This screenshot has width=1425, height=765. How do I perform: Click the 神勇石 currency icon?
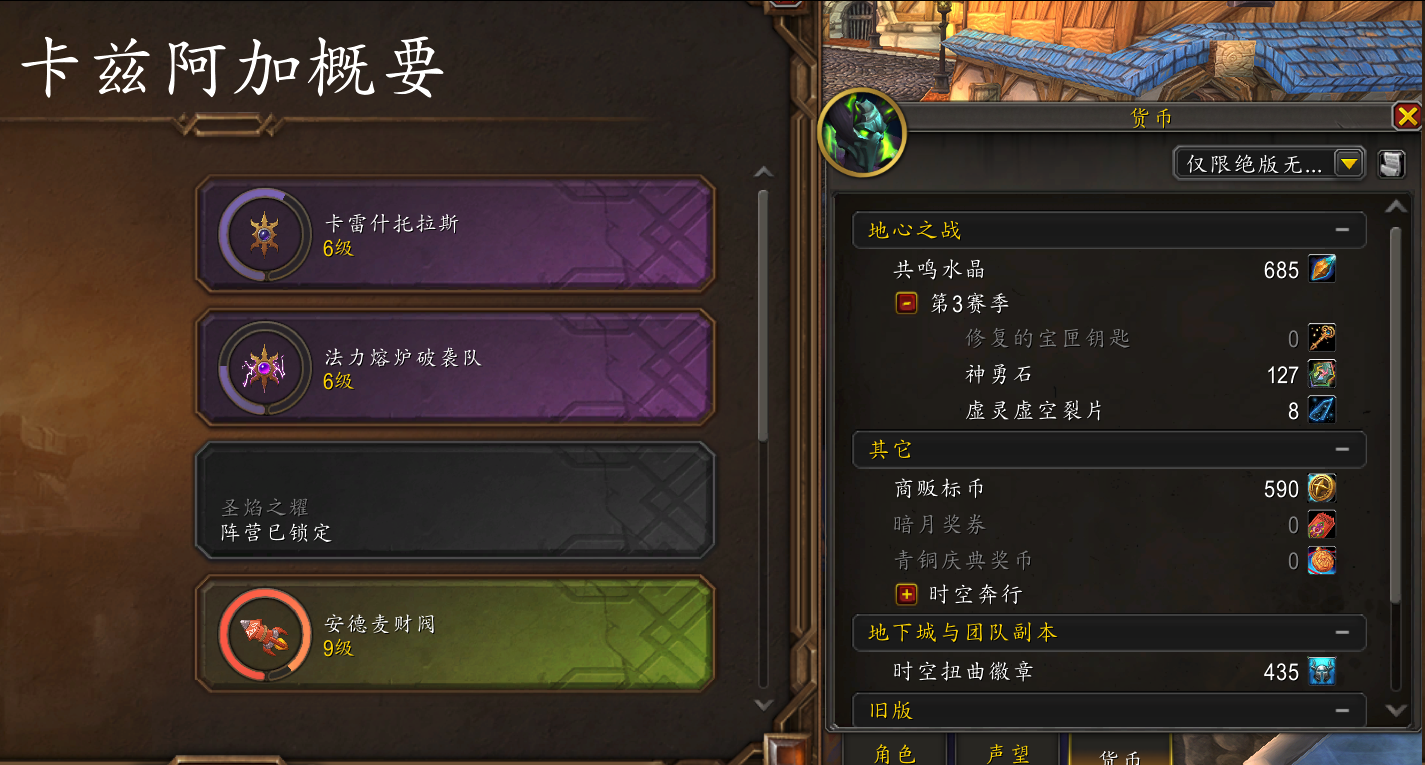point(1322,374)
